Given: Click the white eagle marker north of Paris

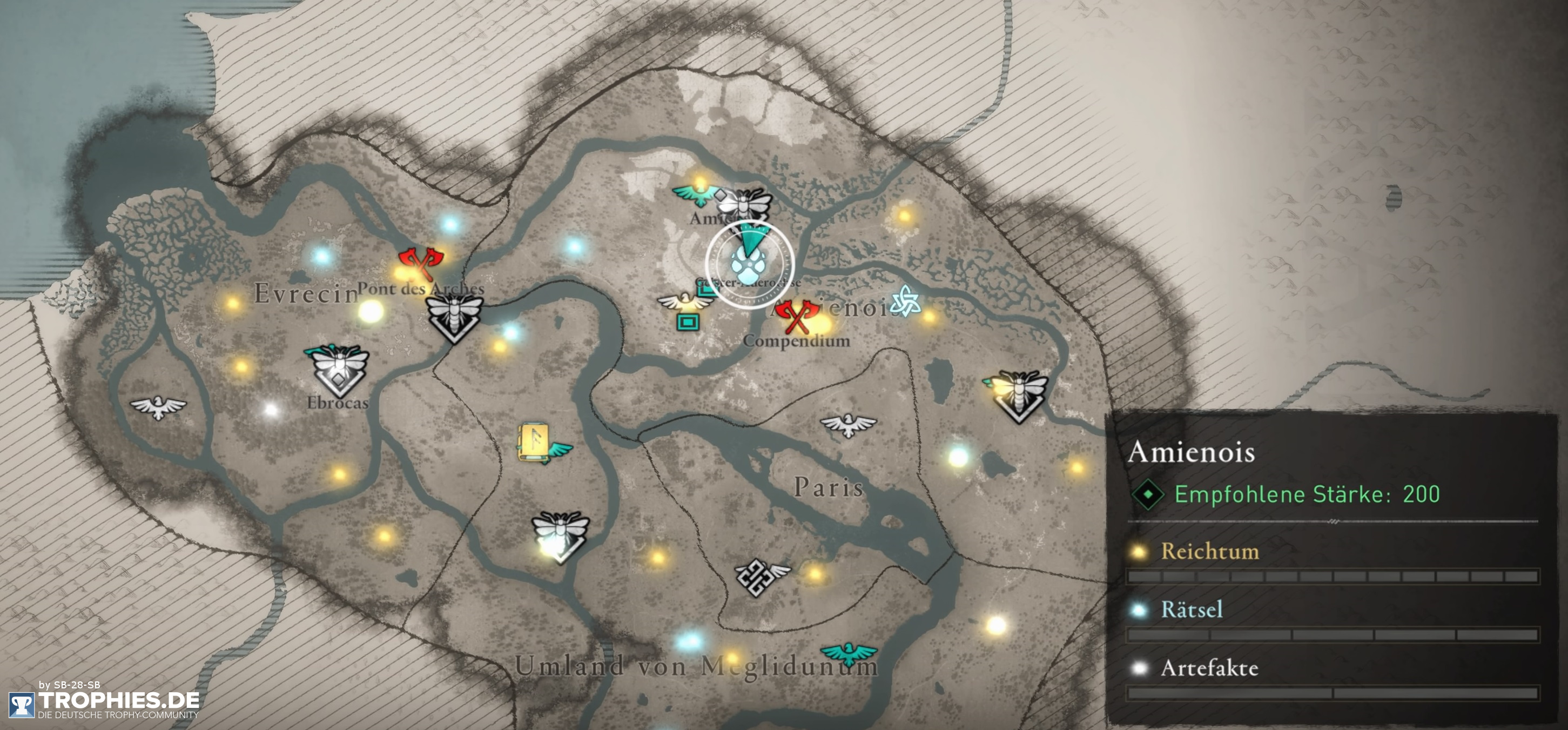Looking at the screenshot, I should [x=848, y=424].
